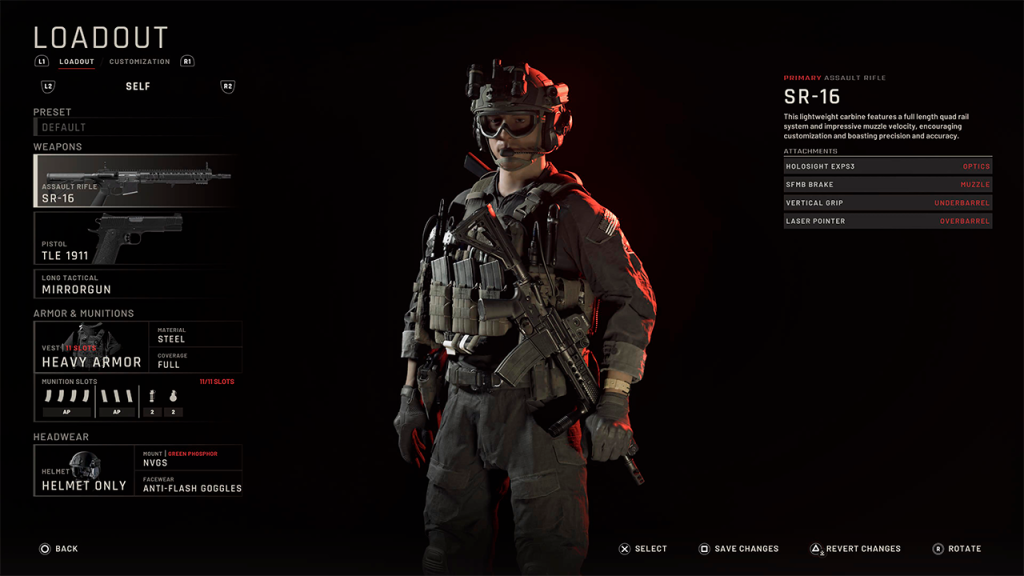Switch to the Customization tab

point(139,62)
